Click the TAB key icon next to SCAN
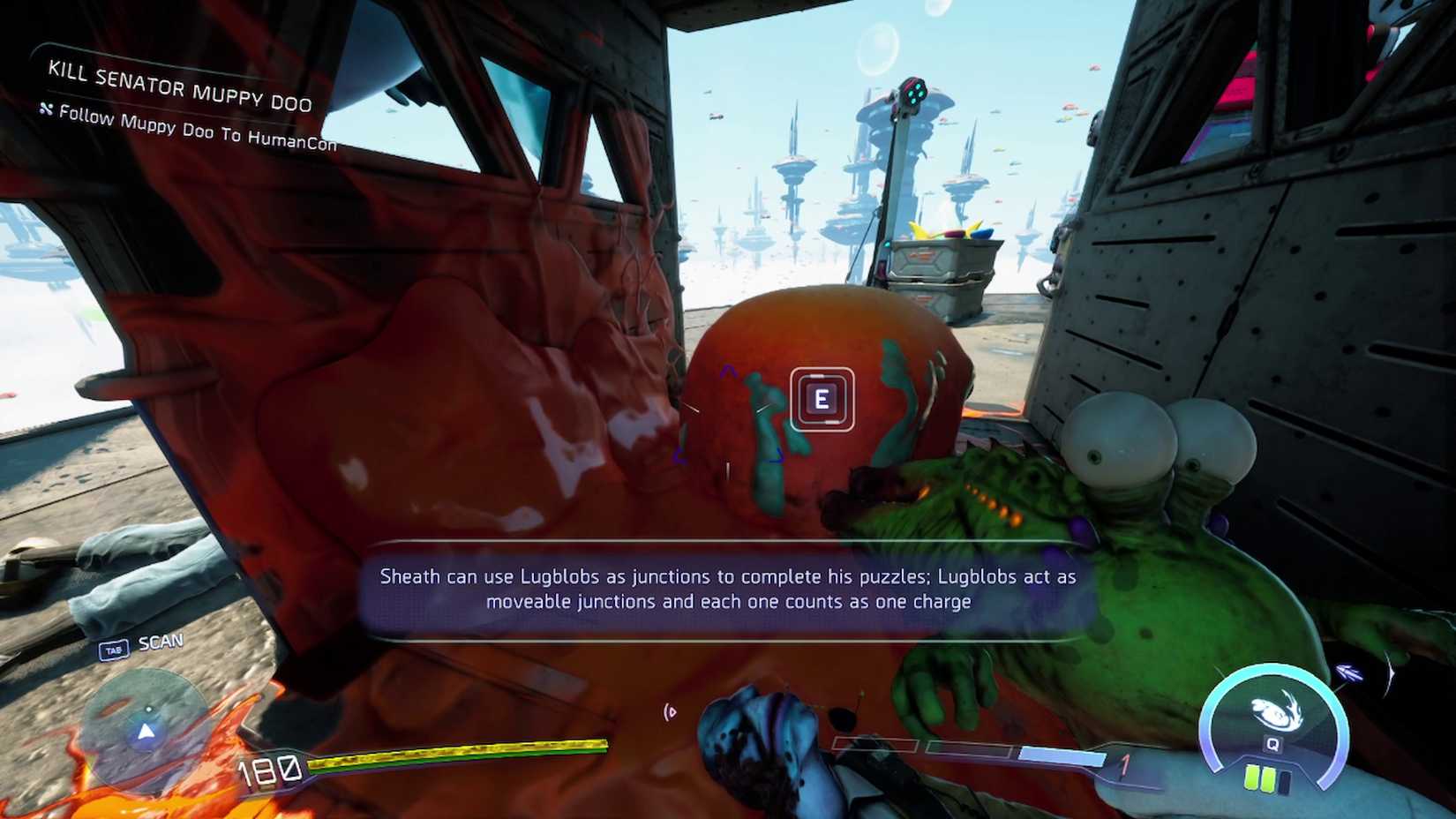Image resolution: width=1456 pixels, height=819 pixels. tap(114, 648)
